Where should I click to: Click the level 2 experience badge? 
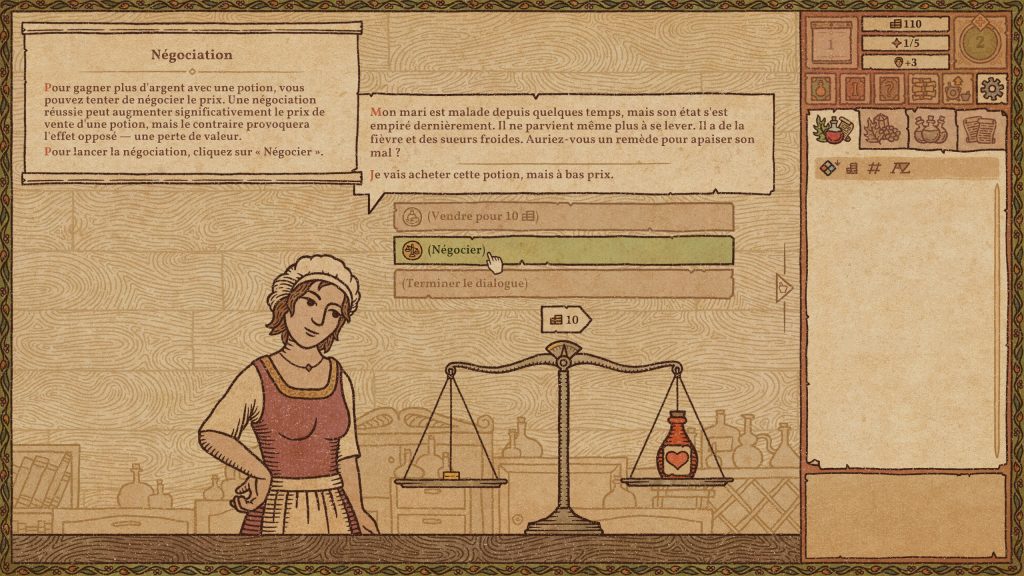979,43
